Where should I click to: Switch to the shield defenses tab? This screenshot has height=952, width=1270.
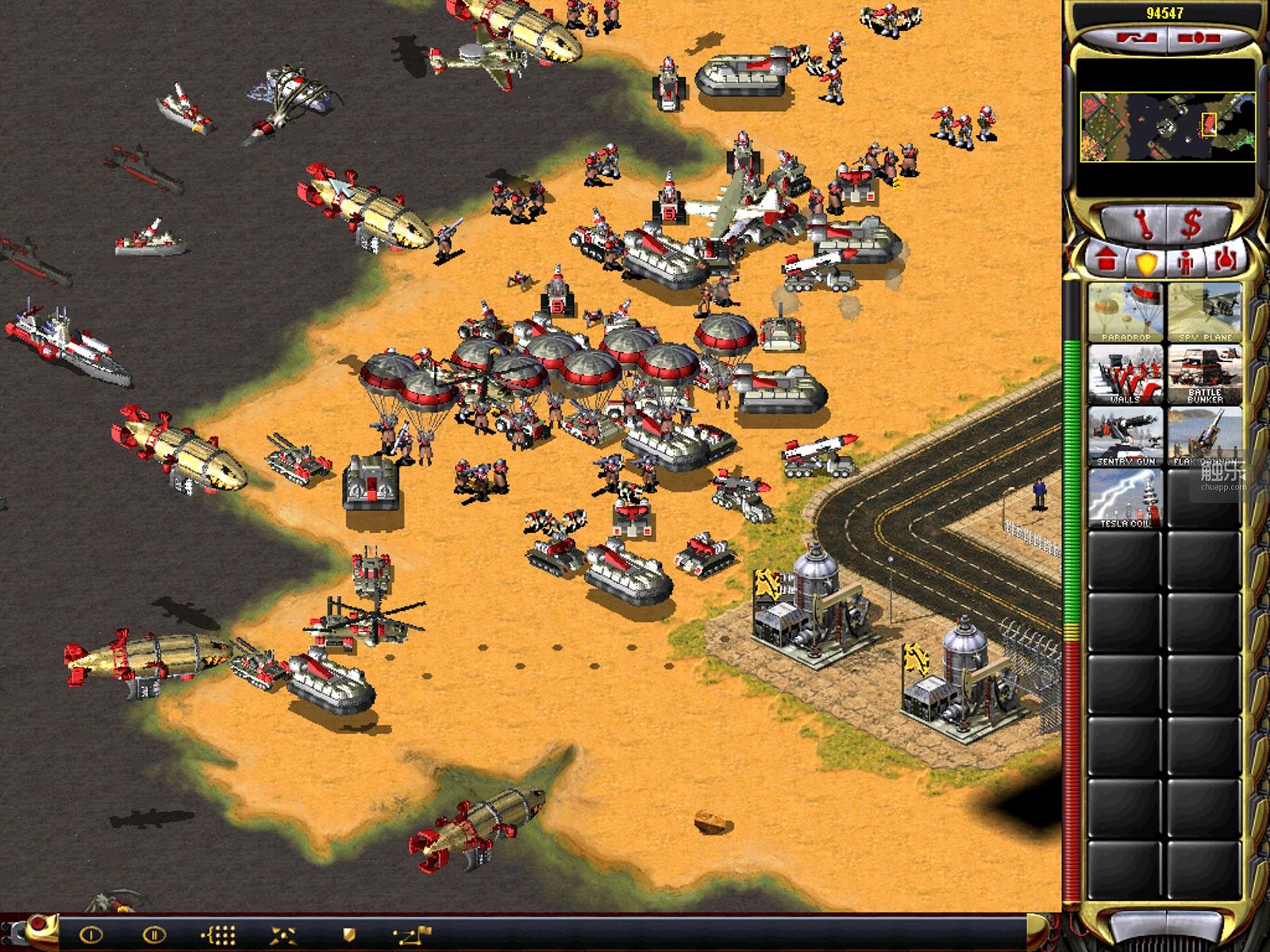pos(1146,261)
